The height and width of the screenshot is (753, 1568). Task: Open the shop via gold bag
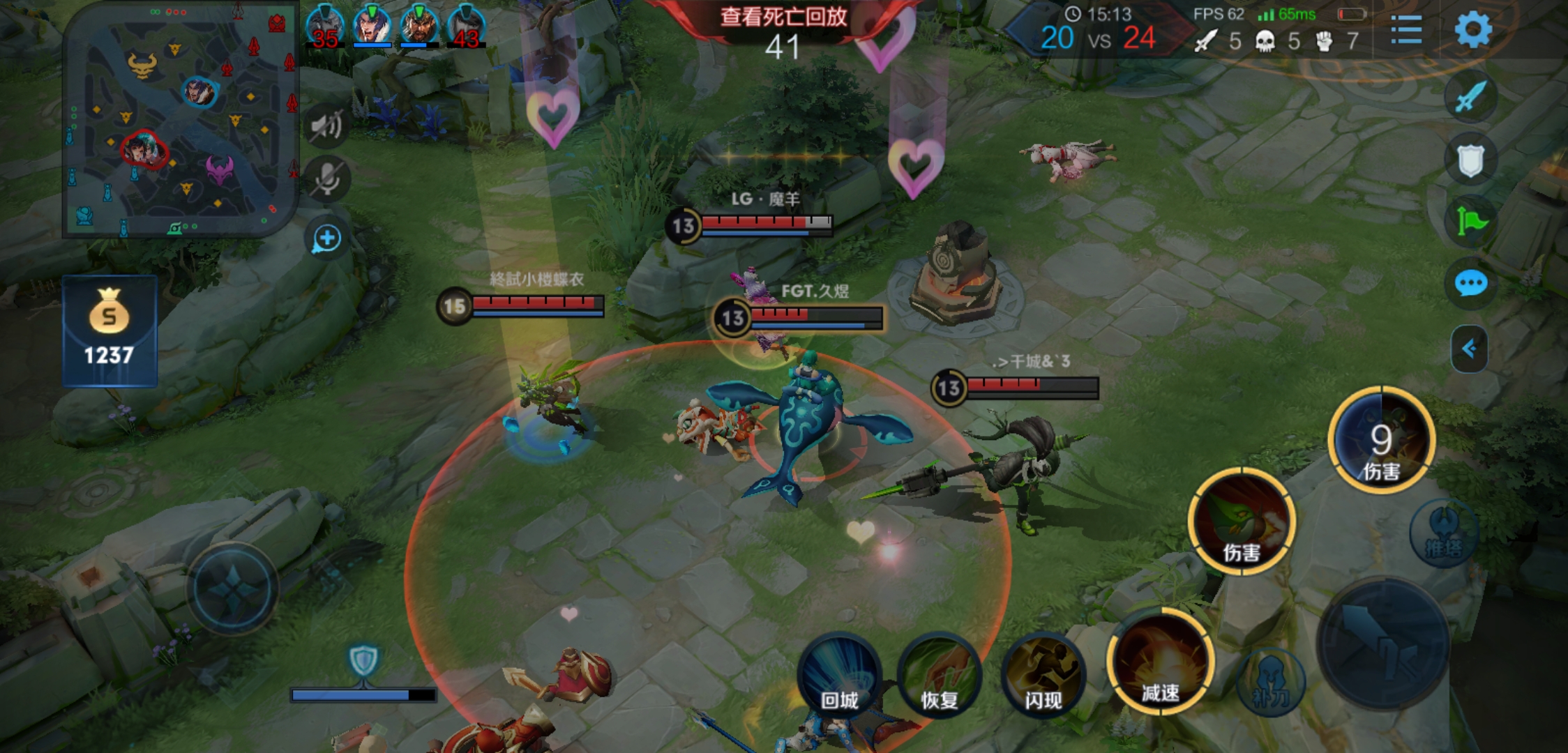(x=110, y=330)
